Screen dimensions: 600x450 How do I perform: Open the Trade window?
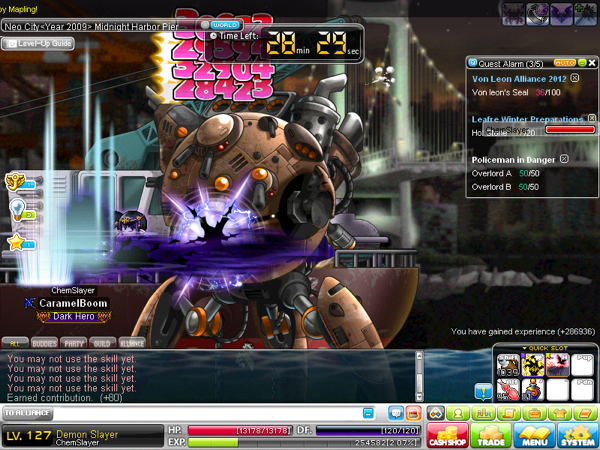click(x=492, y=435)
